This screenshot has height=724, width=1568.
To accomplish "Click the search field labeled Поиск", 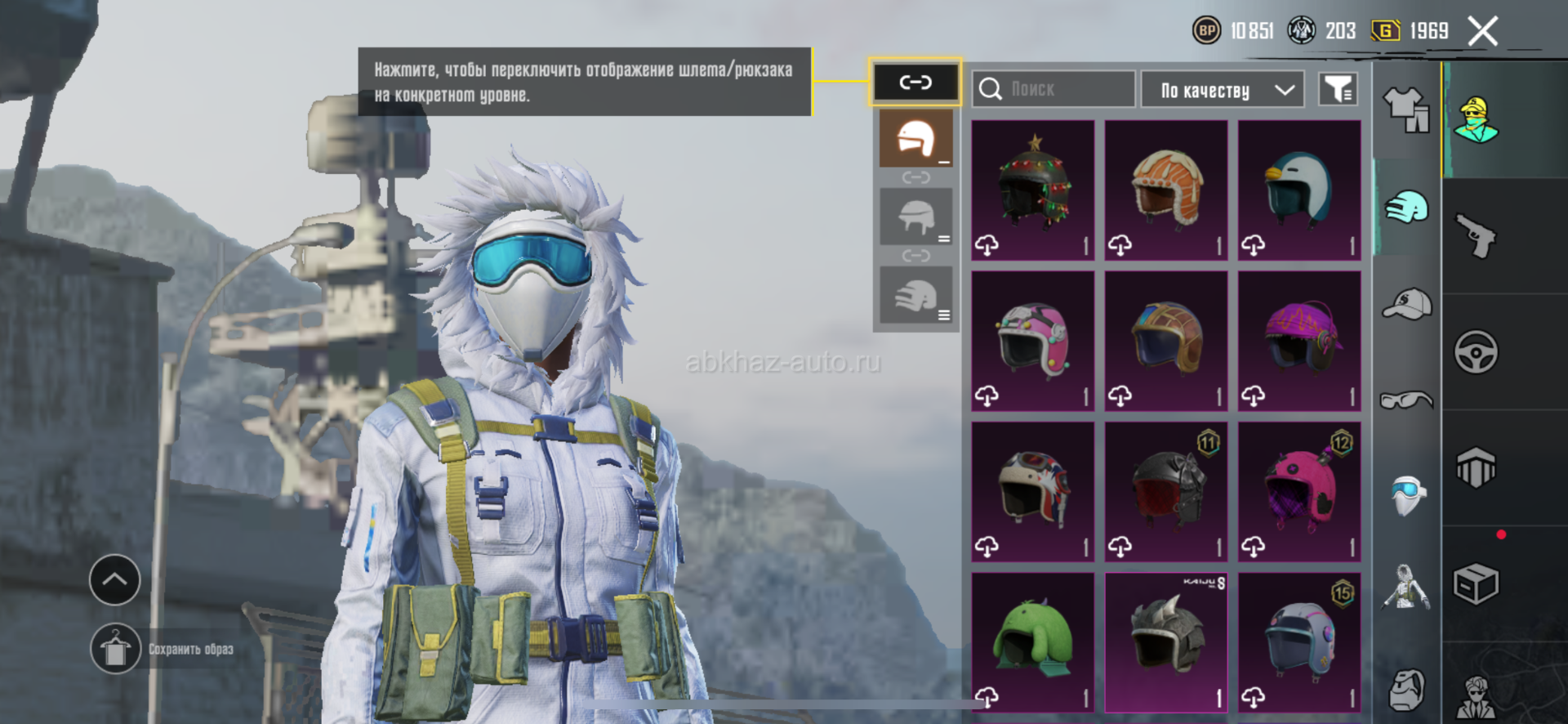I will [x=1053, y=89].
